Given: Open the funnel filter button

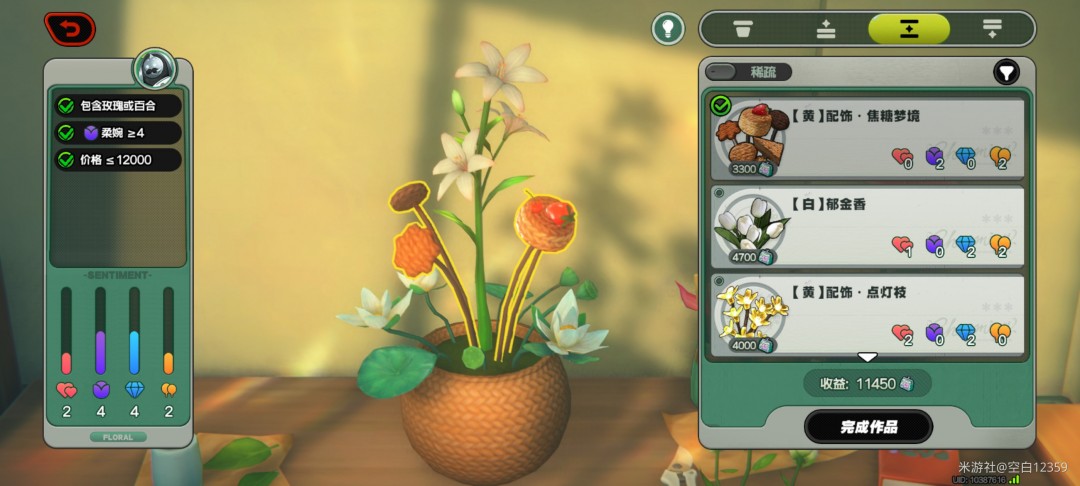Looking at the screenshot, I should pos(1005,72).
